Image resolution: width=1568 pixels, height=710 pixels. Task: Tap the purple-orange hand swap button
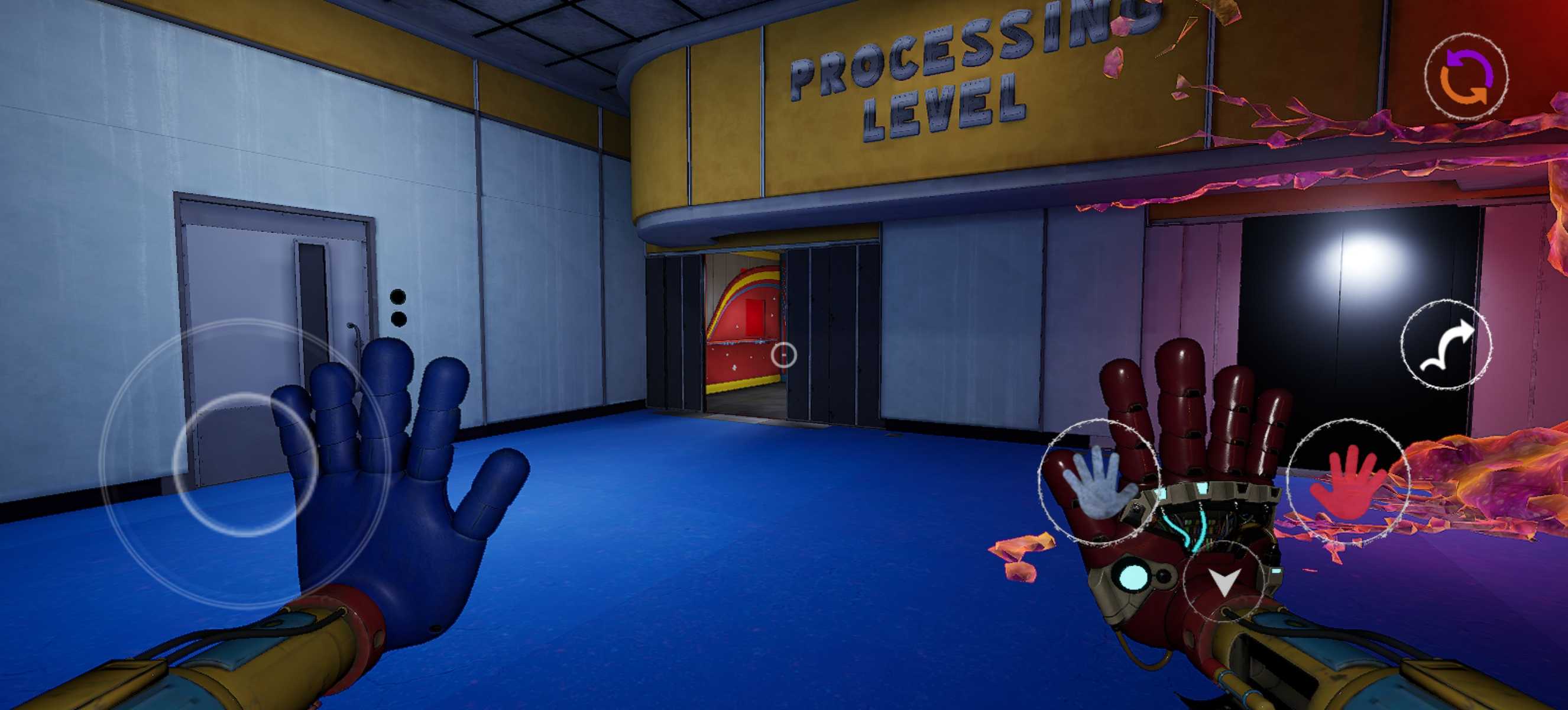1466,77
